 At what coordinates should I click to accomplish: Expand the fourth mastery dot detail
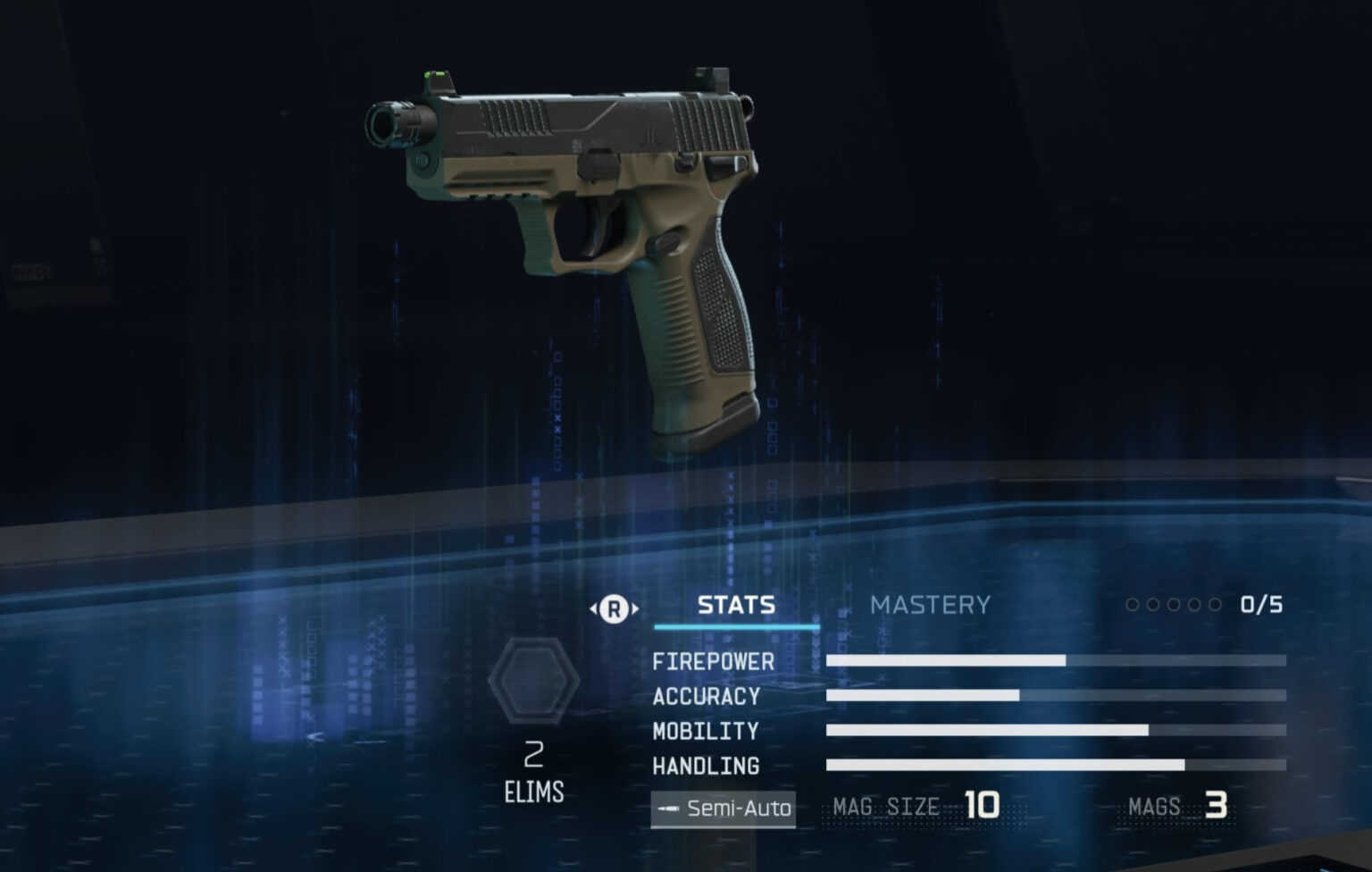point(1194,605)
